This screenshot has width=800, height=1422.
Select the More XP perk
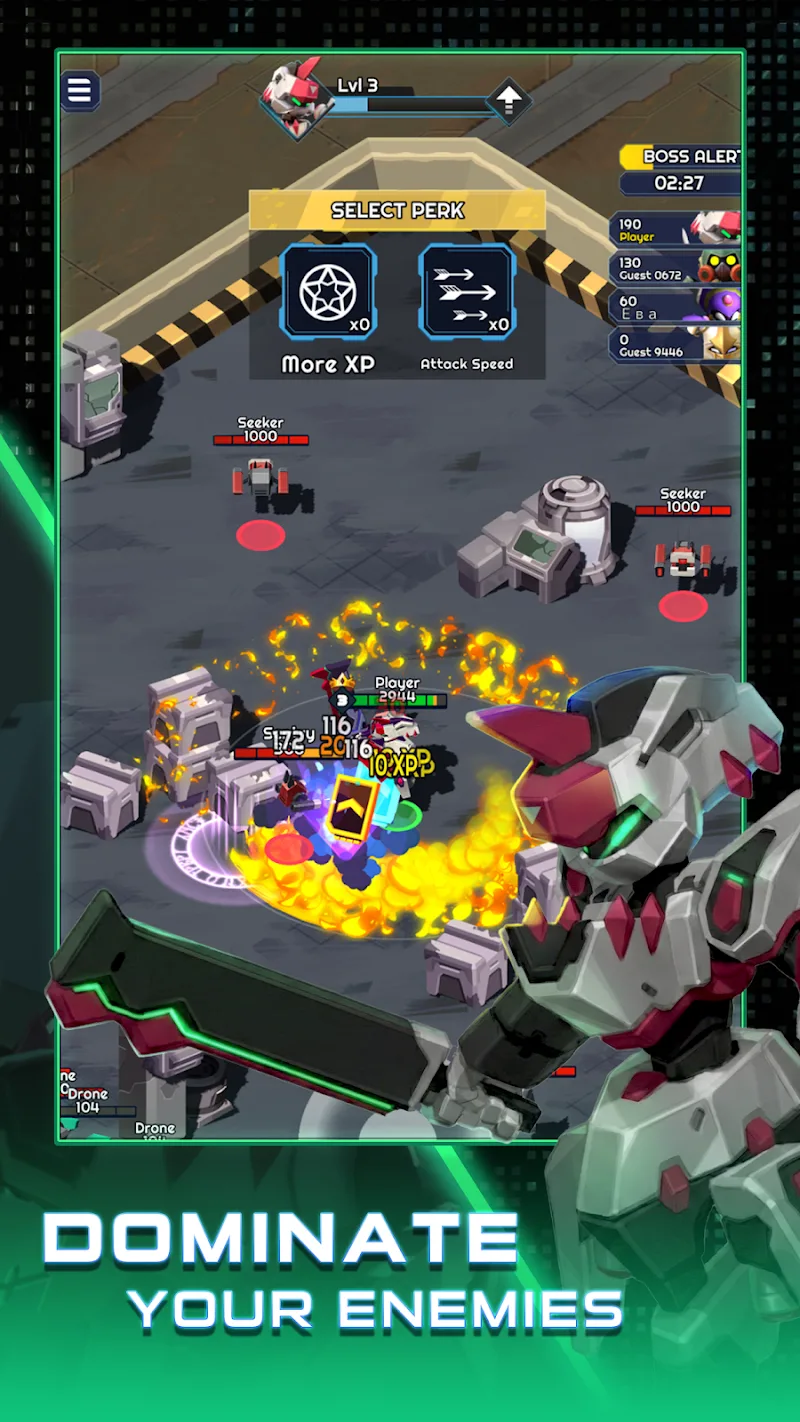(x=327, y=292)
